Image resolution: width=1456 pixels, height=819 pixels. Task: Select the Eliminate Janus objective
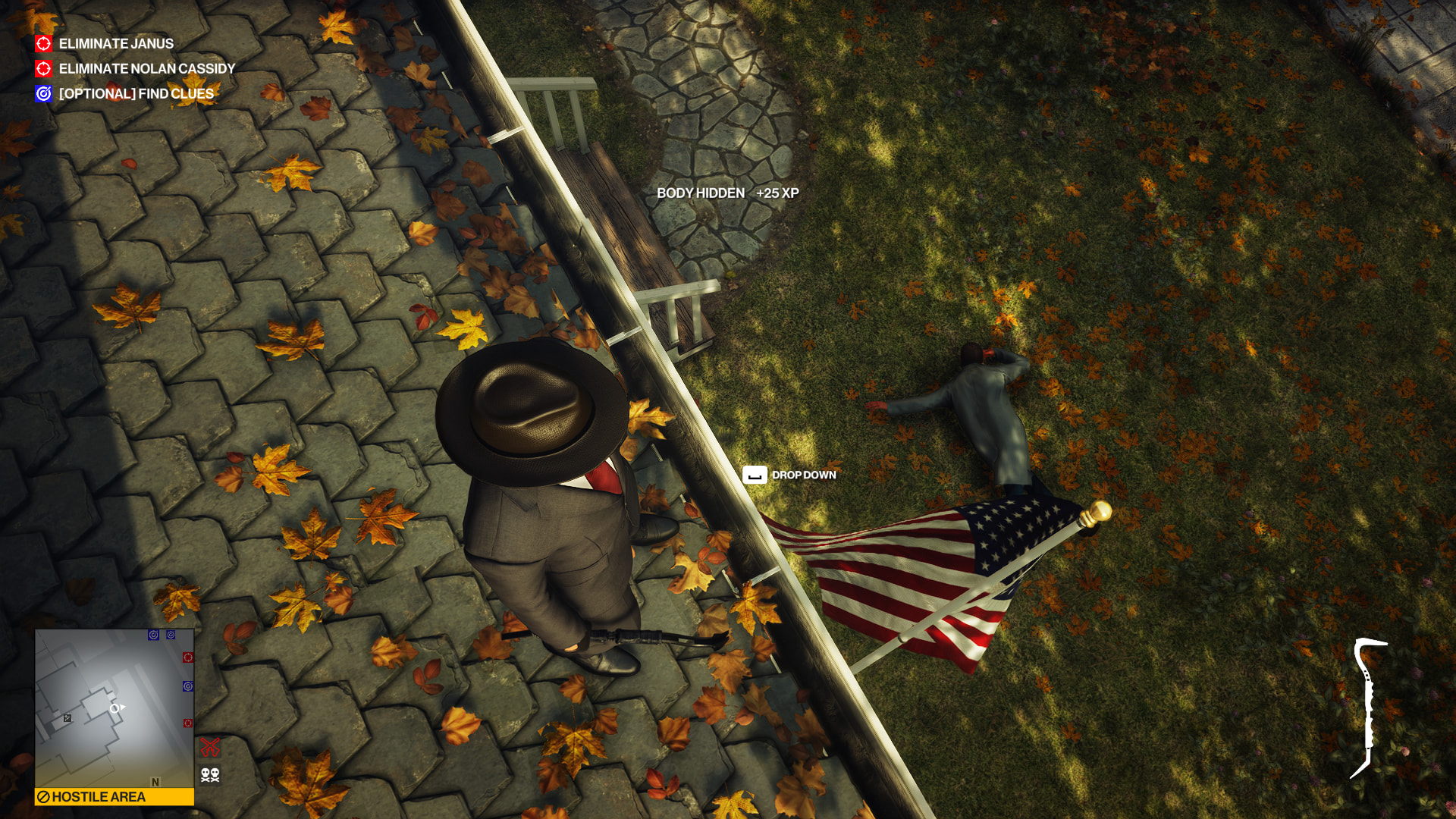click(x=115, y=44)
